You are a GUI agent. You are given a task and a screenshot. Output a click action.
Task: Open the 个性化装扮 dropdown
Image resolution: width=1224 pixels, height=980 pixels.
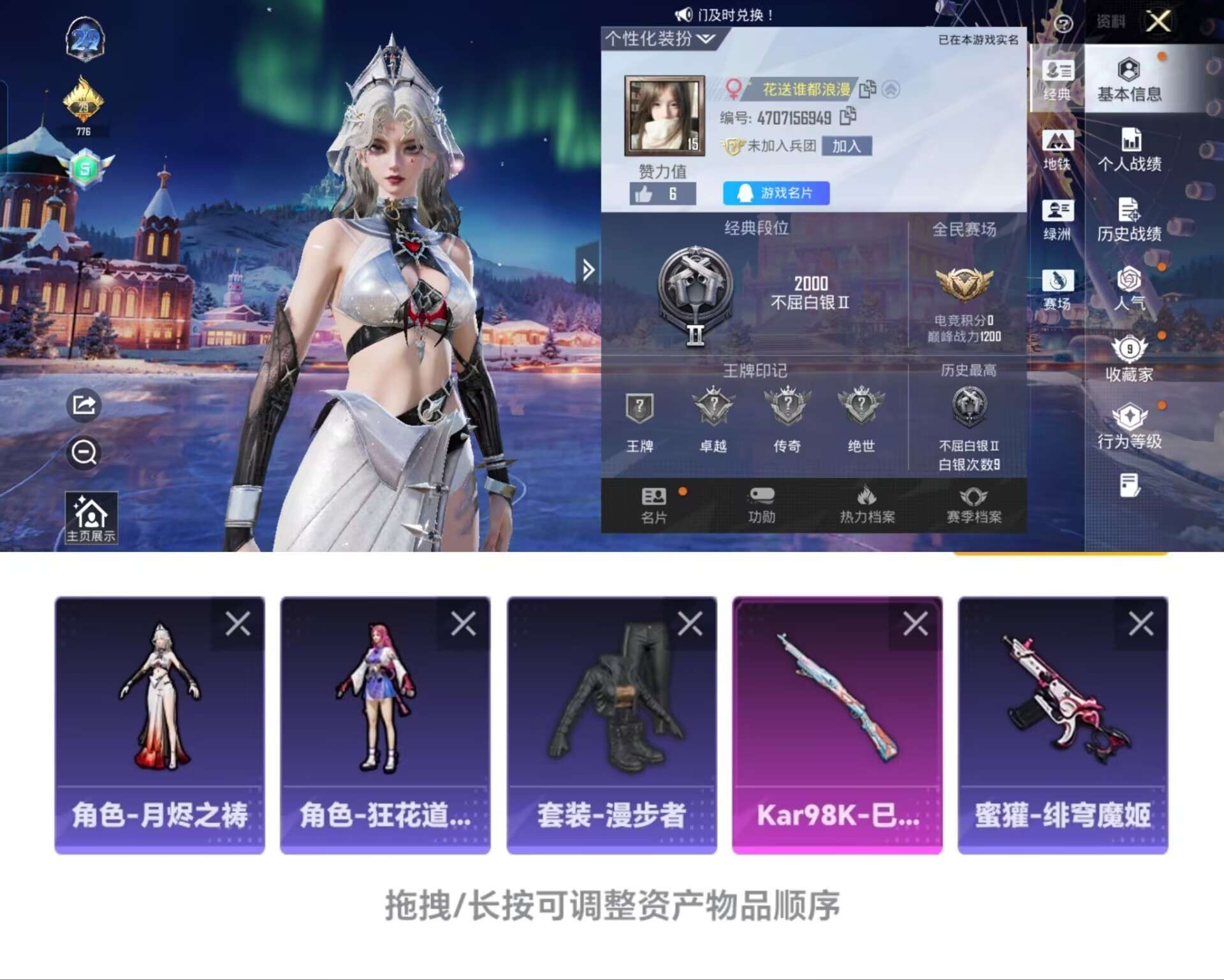pos(659,39)
